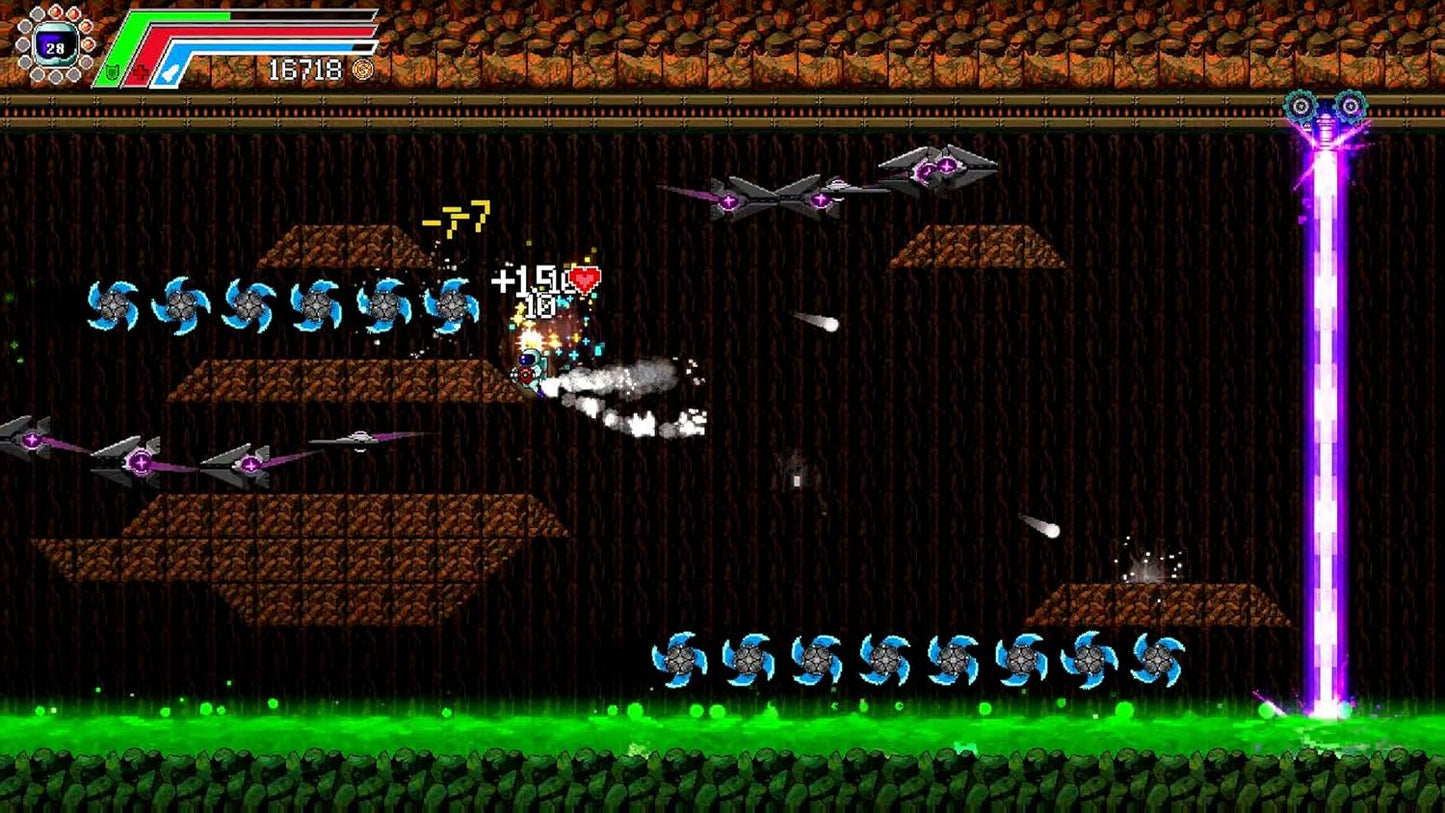The height and width of the screenshot is (813, 1445).
Task: Click the red health cross icon
Action: click(x=141, y=70)
